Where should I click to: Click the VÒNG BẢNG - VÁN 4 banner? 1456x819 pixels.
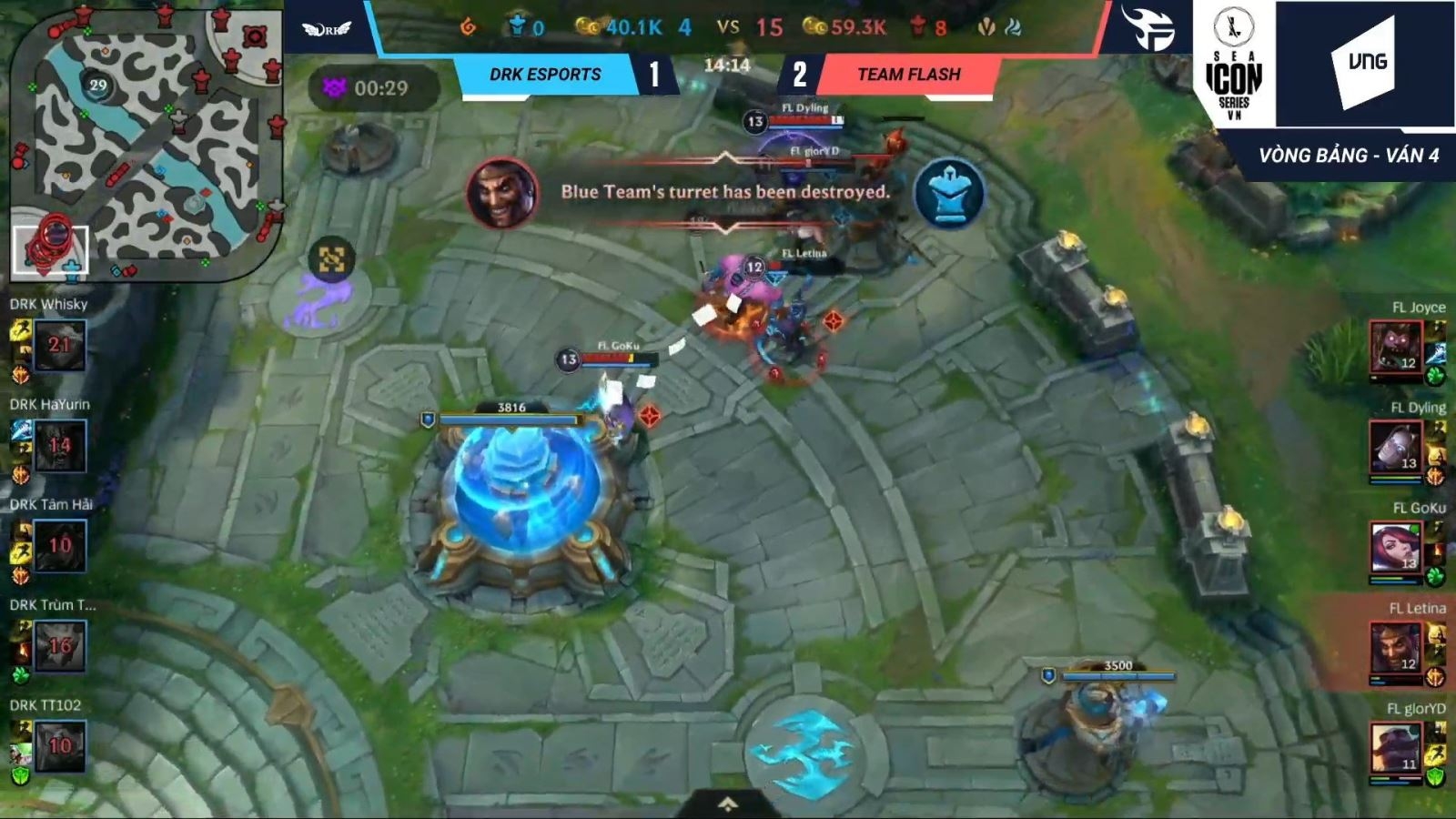tap(1350, 154)
